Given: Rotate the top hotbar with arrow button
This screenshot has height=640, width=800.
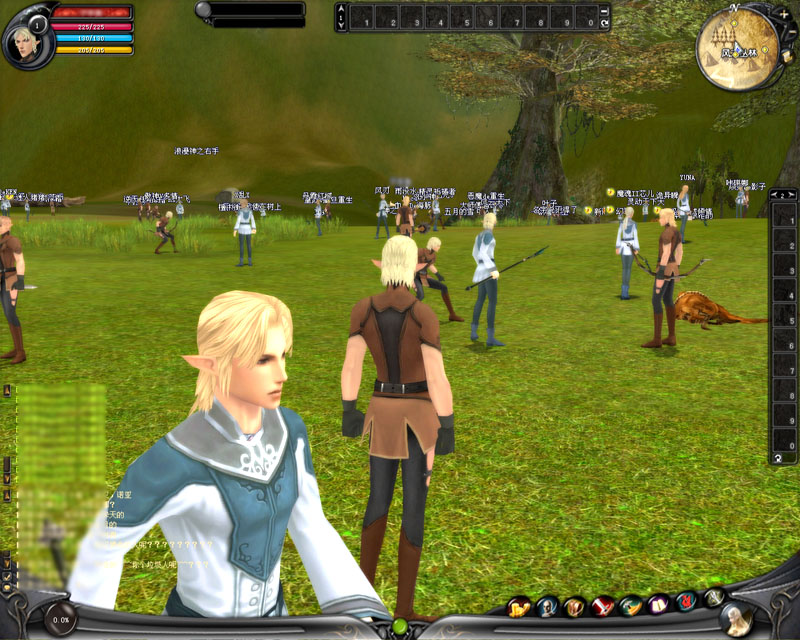Looking at the screenshot, I should click(604, 22).
